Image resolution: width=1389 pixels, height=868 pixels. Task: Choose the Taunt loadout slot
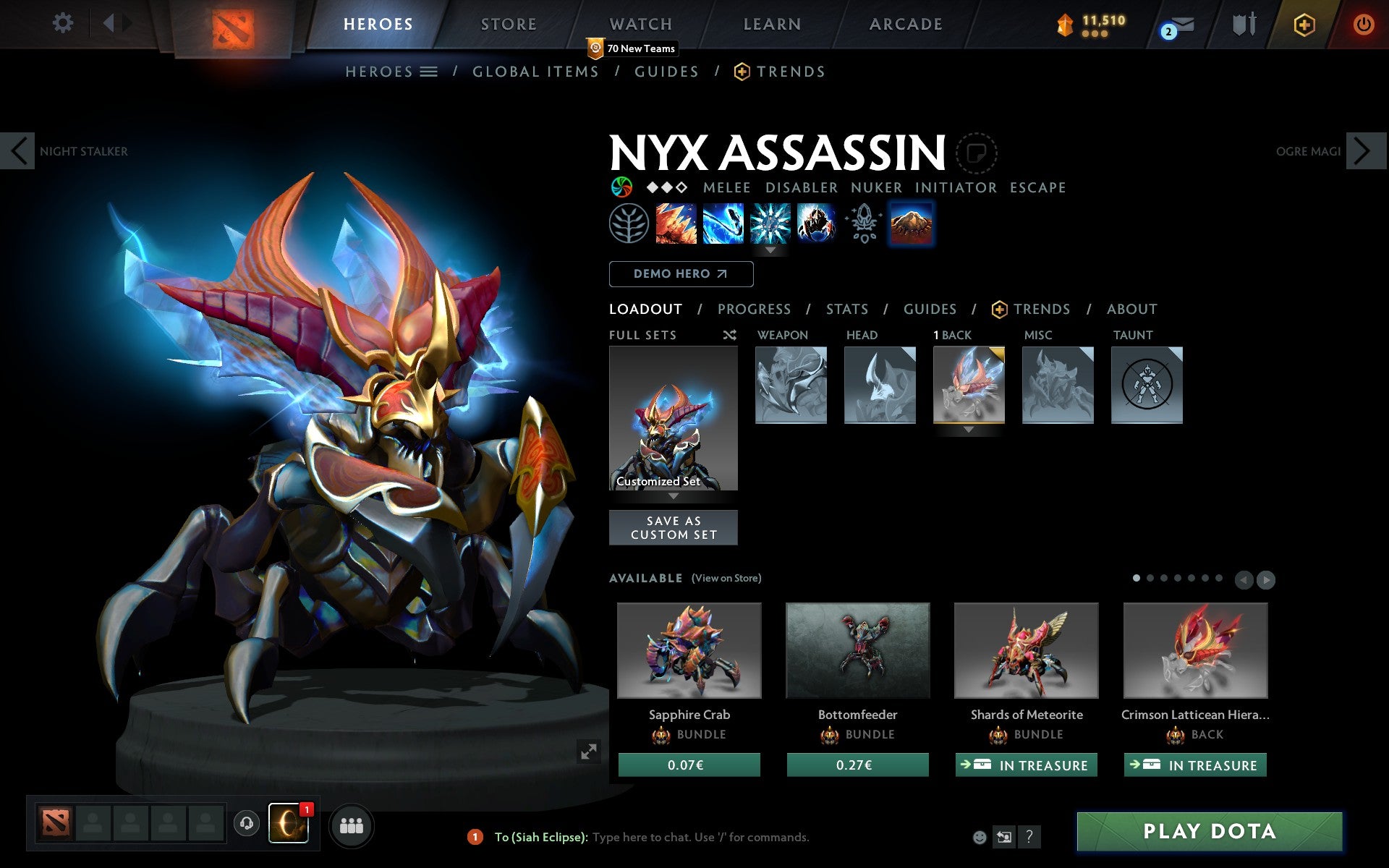tap(1147, 385)
